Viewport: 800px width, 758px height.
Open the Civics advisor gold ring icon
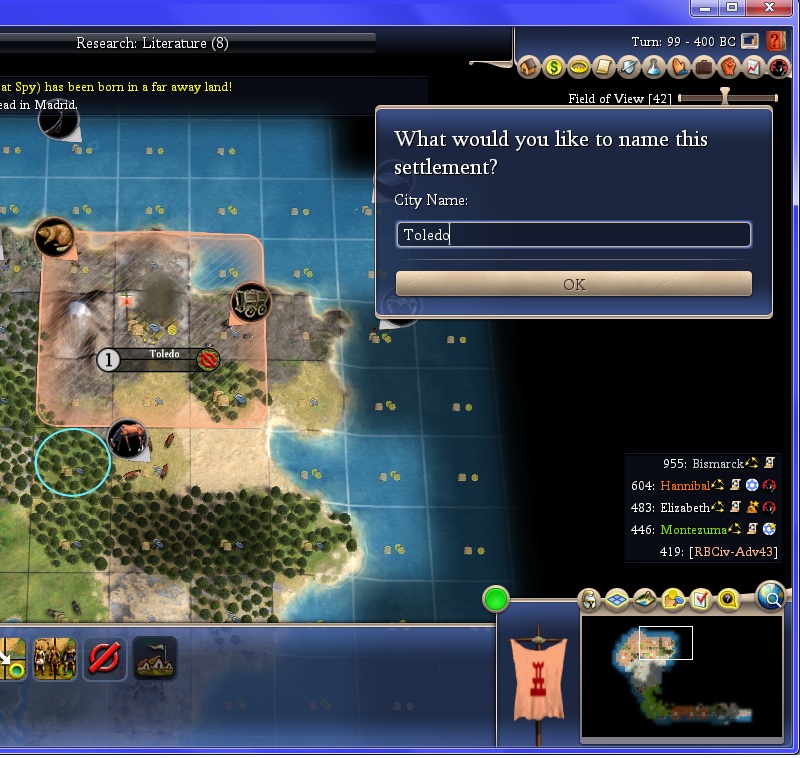coord(578,68)
